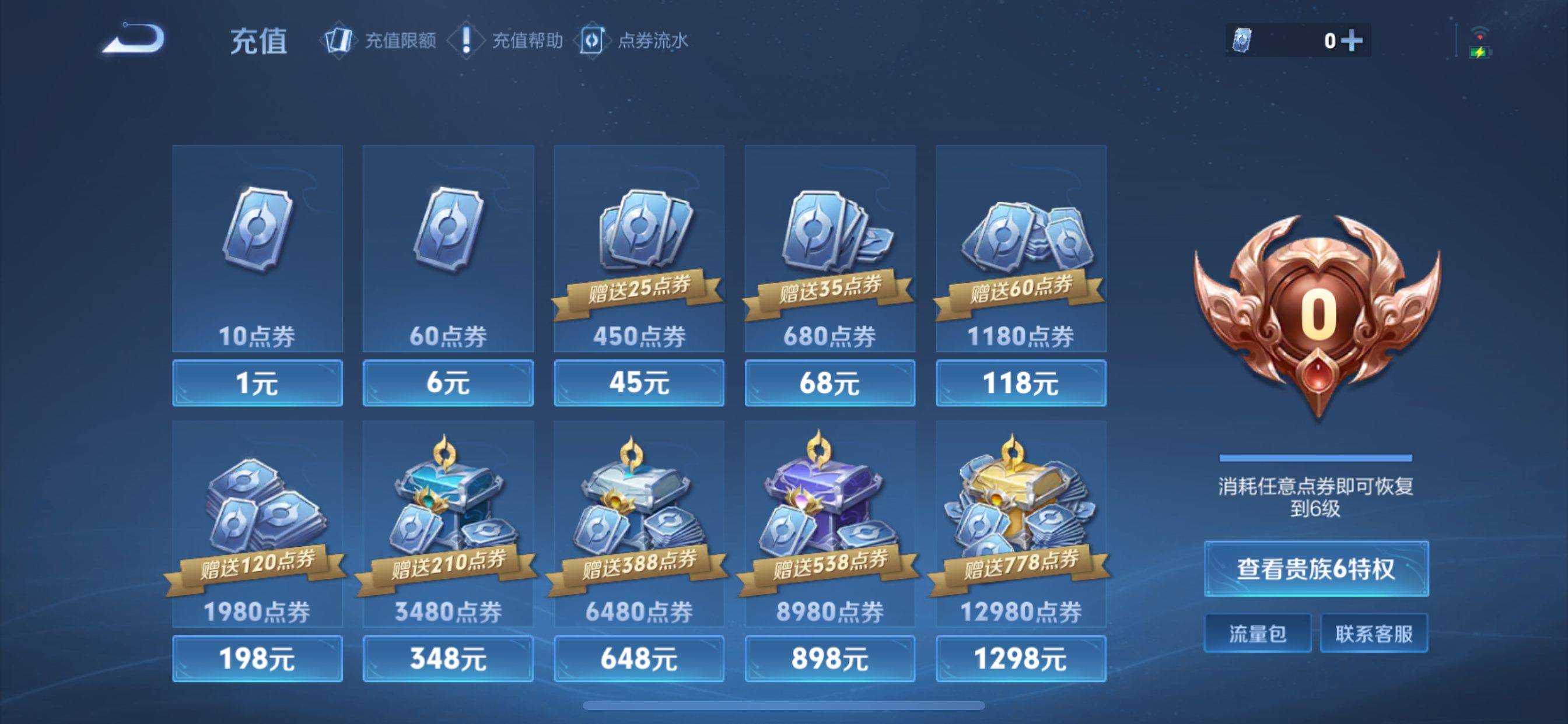
Task: Open the 流量包 data package option
Action: [x=1258, y=632]
